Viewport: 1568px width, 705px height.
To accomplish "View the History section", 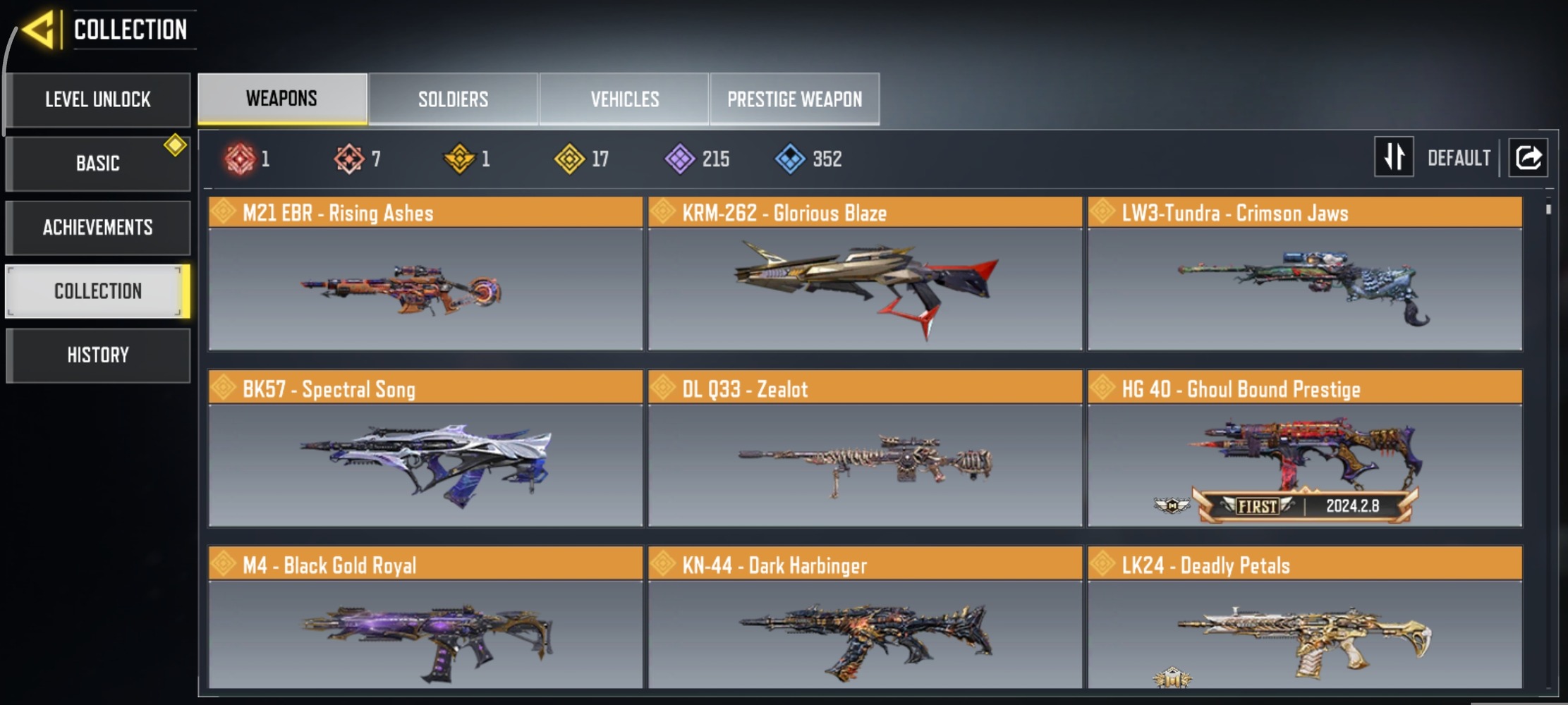I will tap(98, 355).
